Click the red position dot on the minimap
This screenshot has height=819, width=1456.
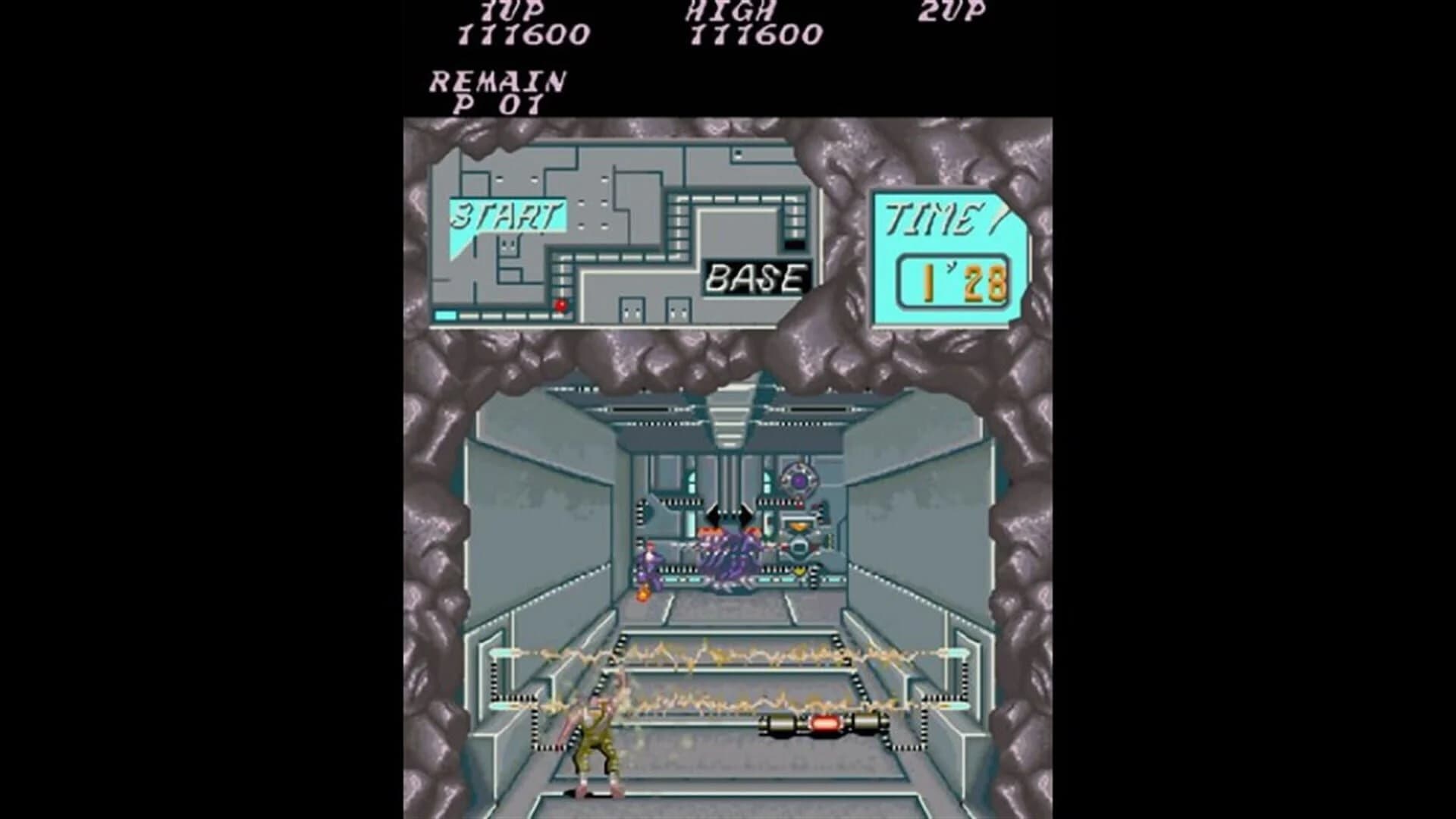(561, 306)
